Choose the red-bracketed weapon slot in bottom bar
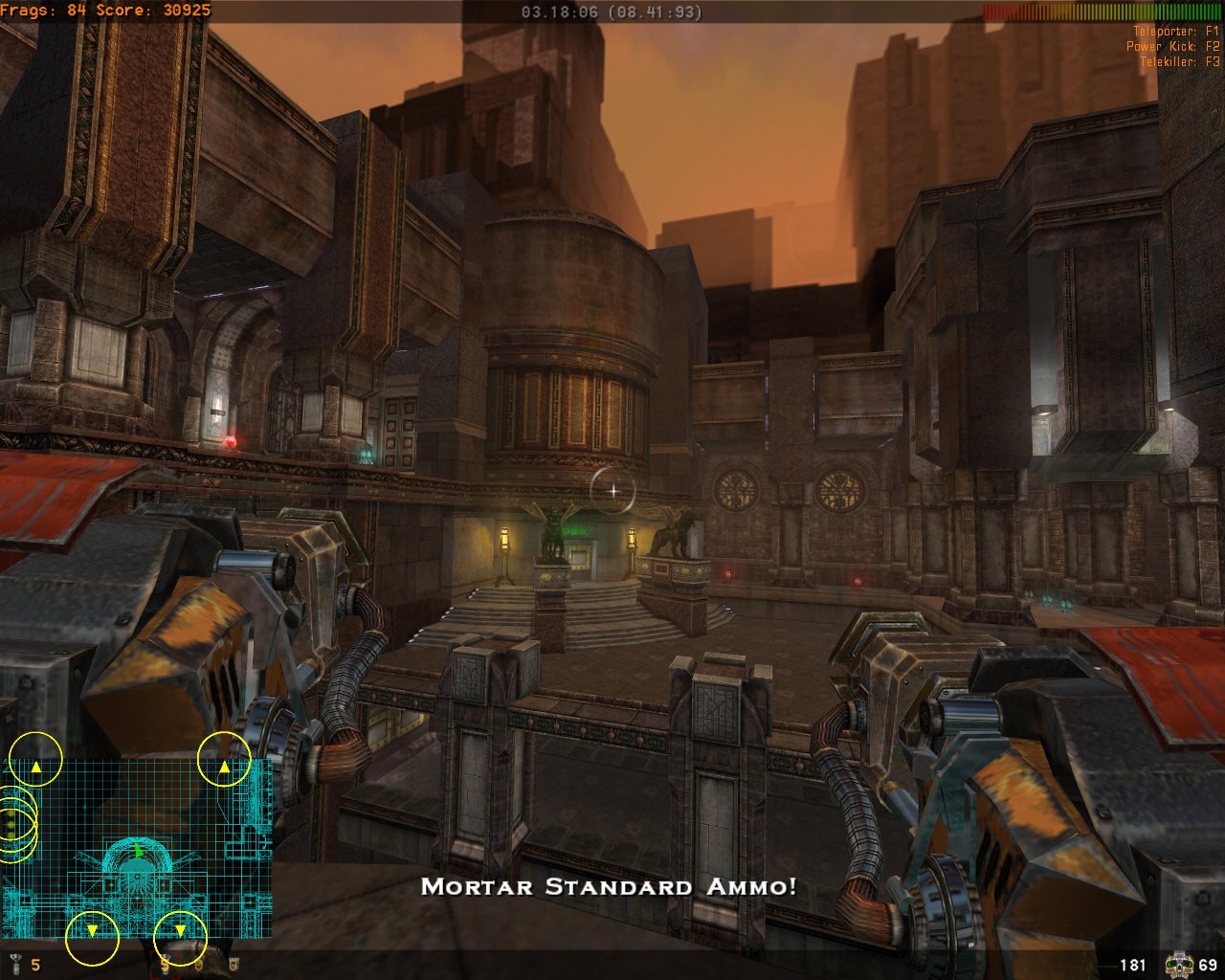This screenshot has width=1225, height=980. (x=167, y=962)
